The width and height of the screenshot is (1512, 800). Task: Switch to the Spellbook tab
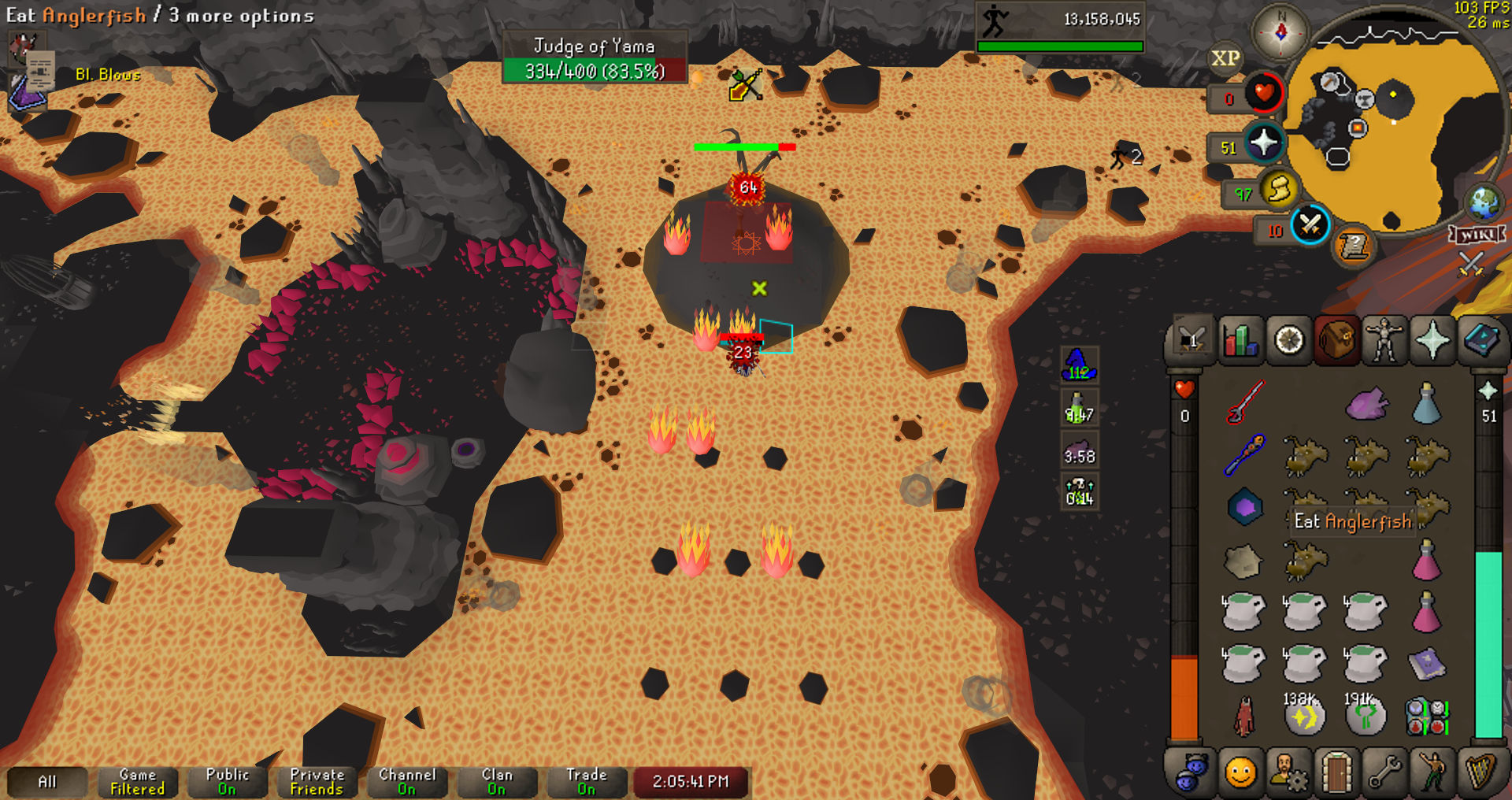pyautogui.click(x=1480, y=341)
